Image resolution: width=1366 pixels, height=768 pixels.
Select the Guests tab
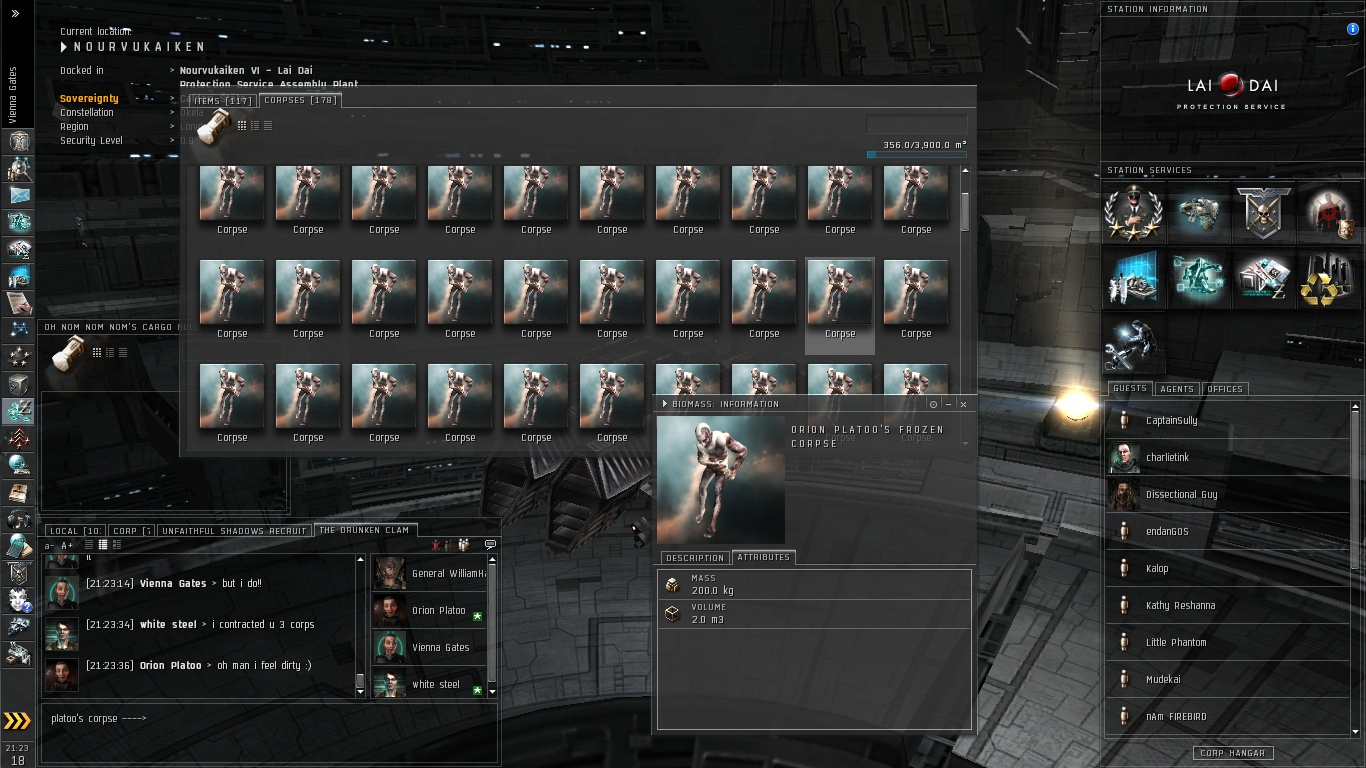click(x=1129, y=389)
